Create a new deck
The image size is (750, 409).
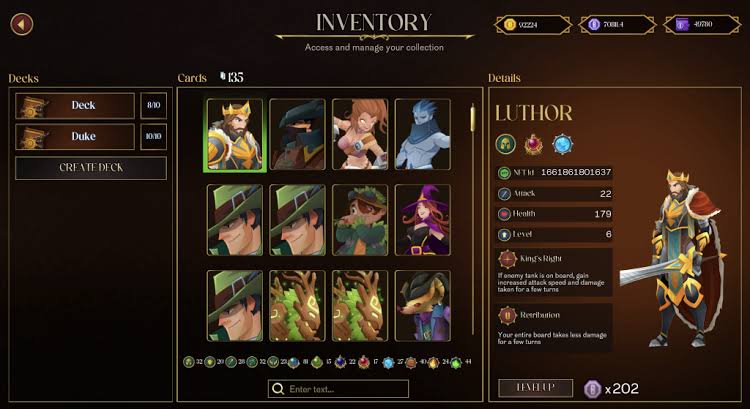(x=91, y=168)
